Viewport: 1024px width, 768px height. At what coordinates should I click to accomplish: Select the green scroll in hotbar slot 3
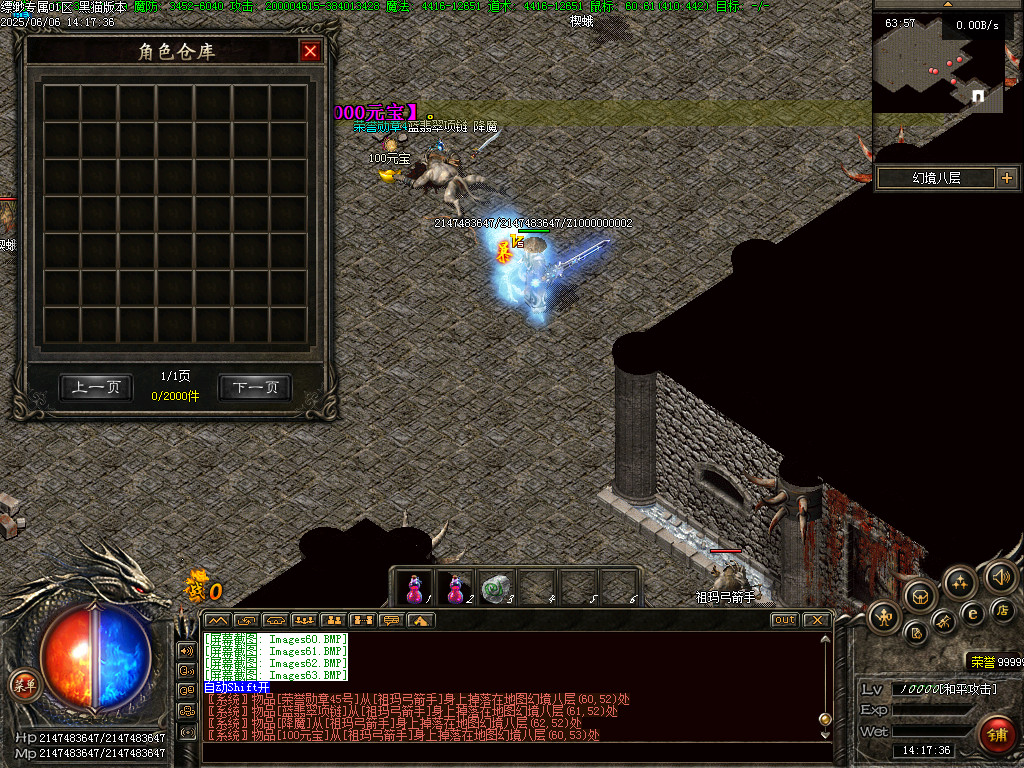pos(494,588)
